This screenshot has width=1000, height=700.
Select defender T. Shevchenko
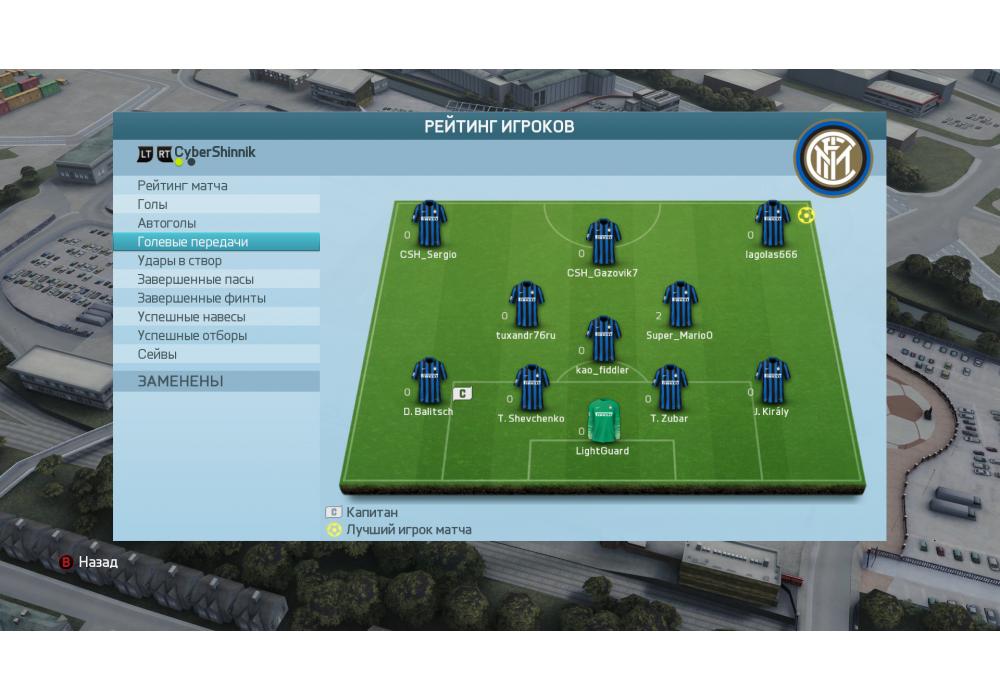pos(531,388)
